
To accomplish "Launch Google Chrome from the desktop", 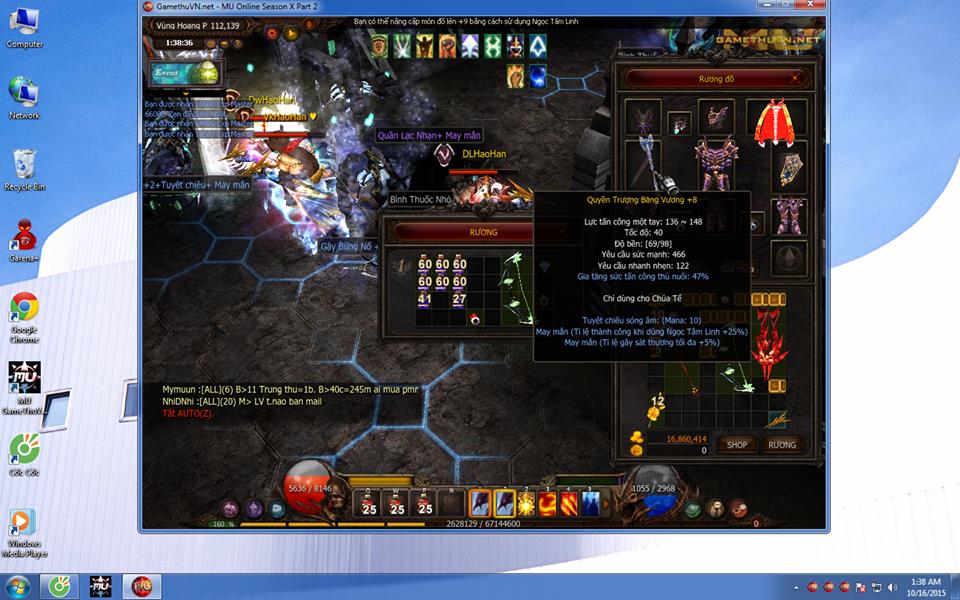I will click(x=24, y=310).
